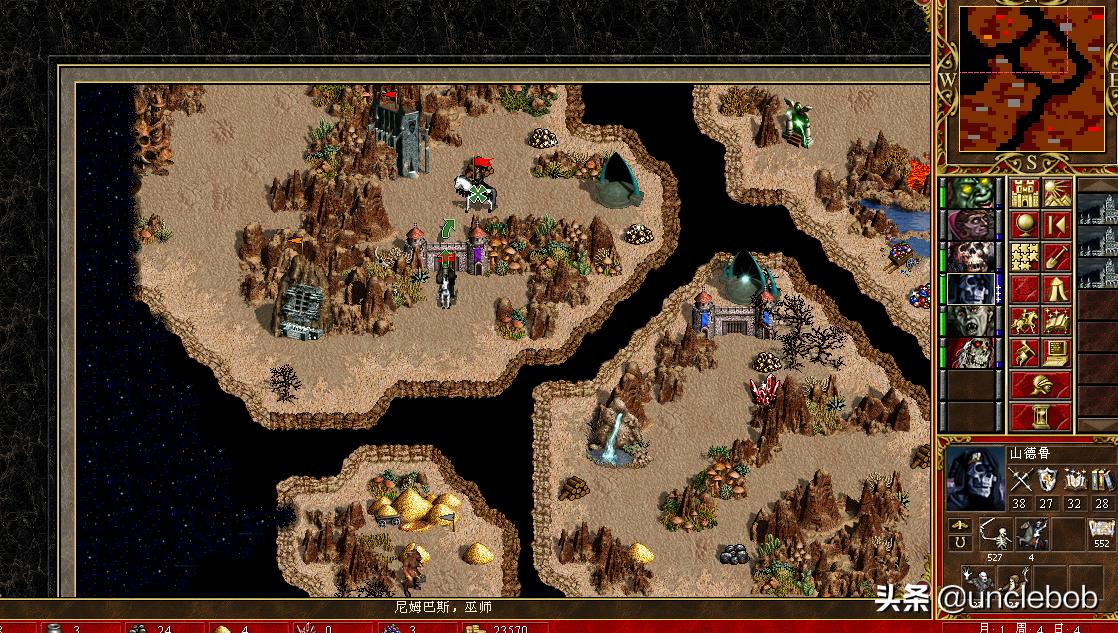Image resolution: width=1118 pixels, height=633 pixels.
Task: Click the golden tent button
Action: click(x=1056, y=289)
